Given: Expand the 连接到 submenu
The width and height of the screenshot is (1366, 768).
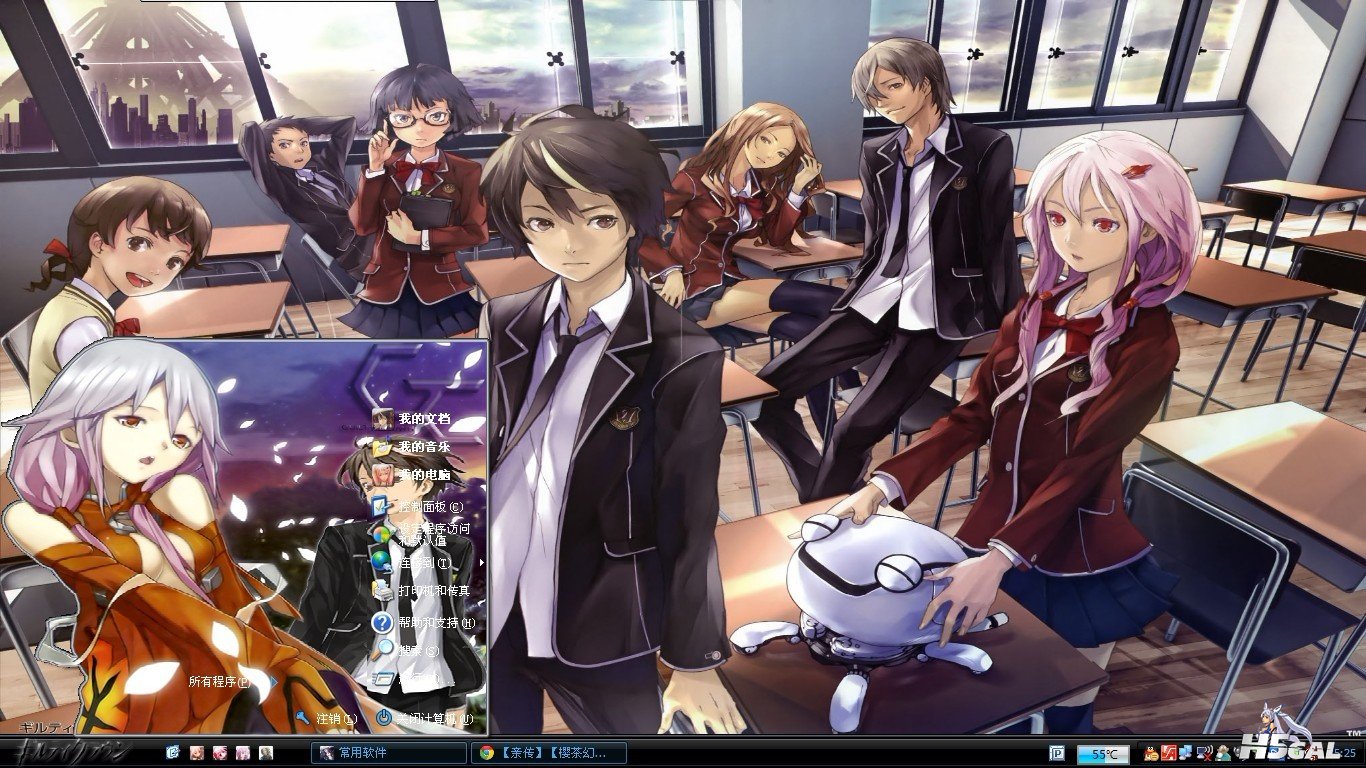Looking at the screenshot, I should tap(420, 562).
